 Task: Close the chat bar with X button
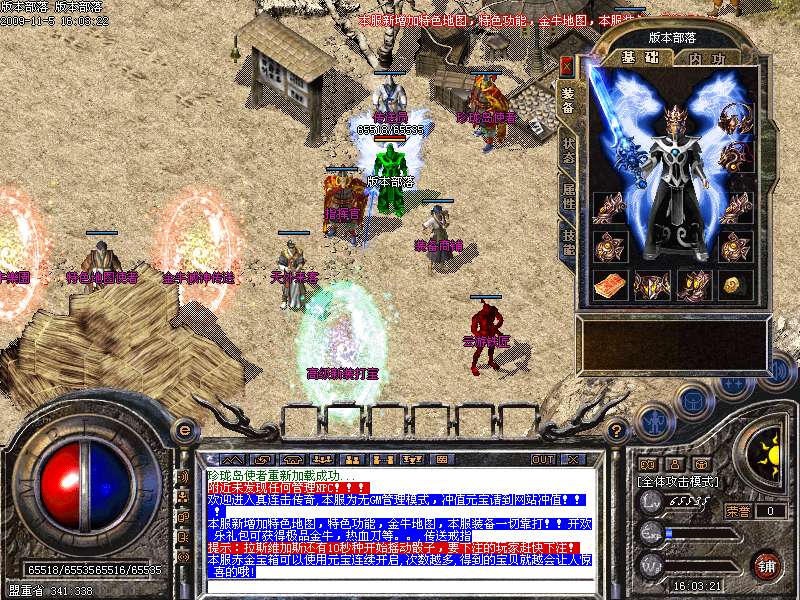575,459
